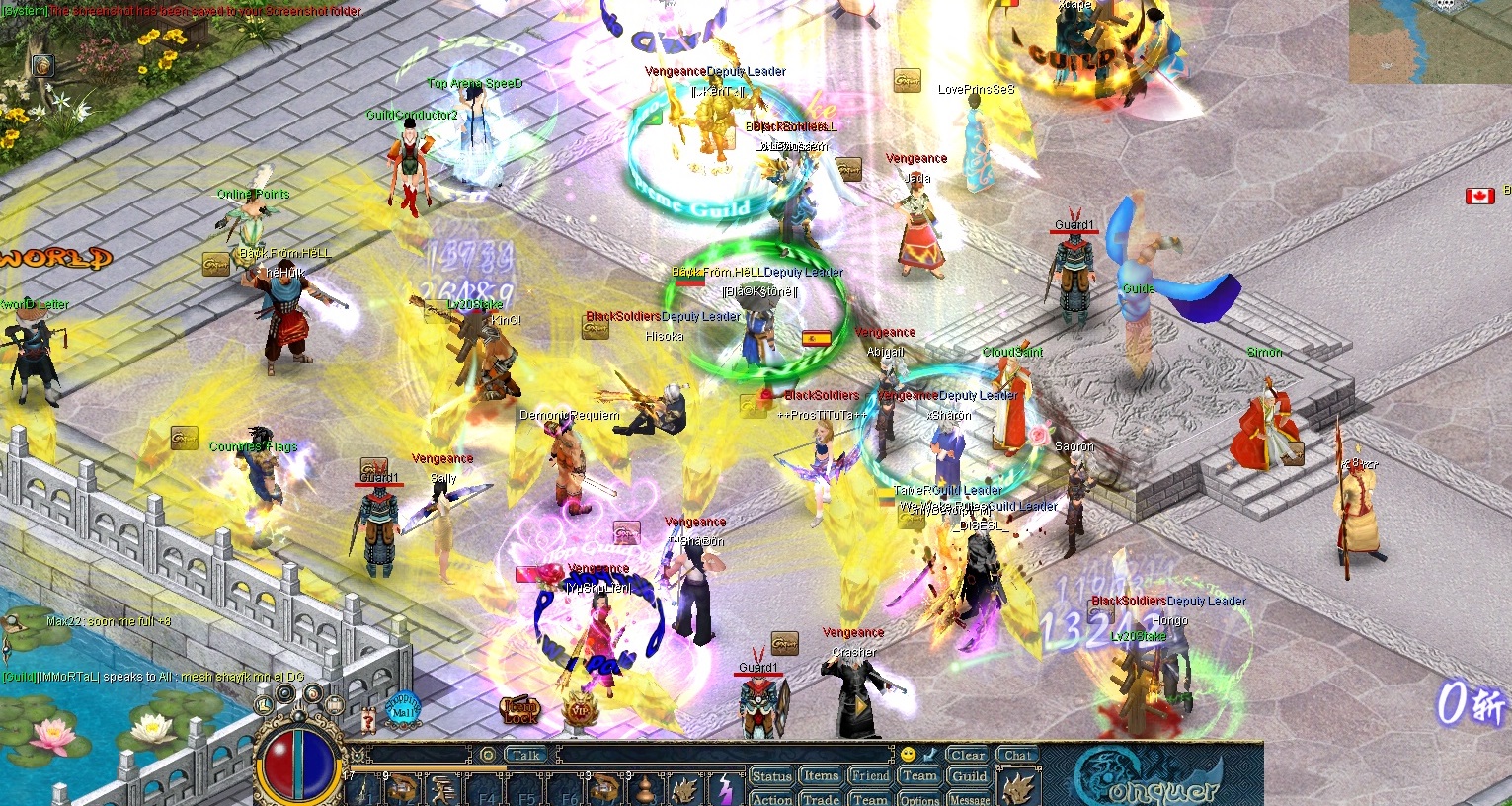The image size is (1512, 806).
Task: Click the Canada flag indicator
Action: click(x=1478, y=196)
